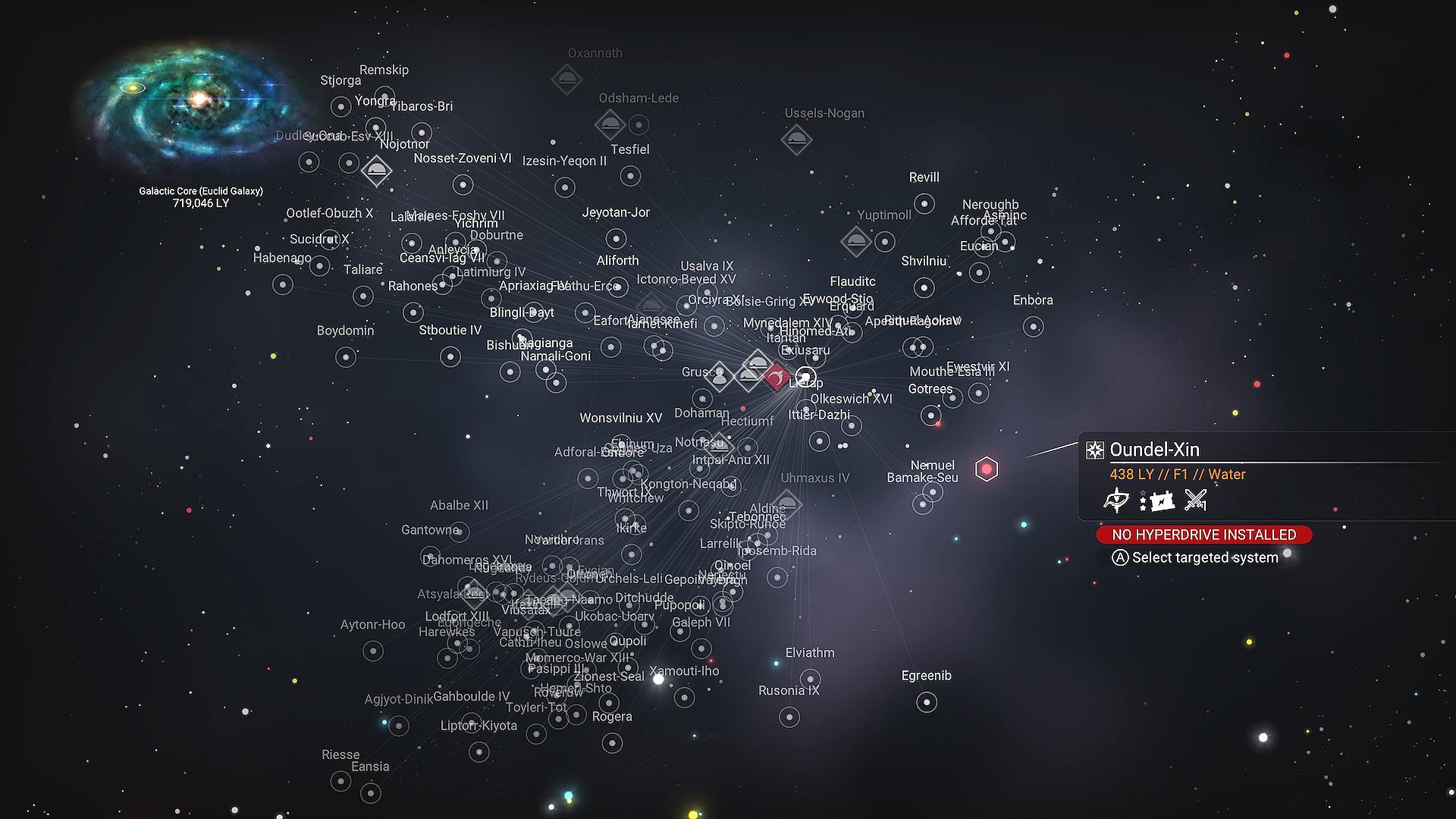Select the Egreenib star system
The height and width of the screenshot is (819, 1456).
(x=925, y=701)
